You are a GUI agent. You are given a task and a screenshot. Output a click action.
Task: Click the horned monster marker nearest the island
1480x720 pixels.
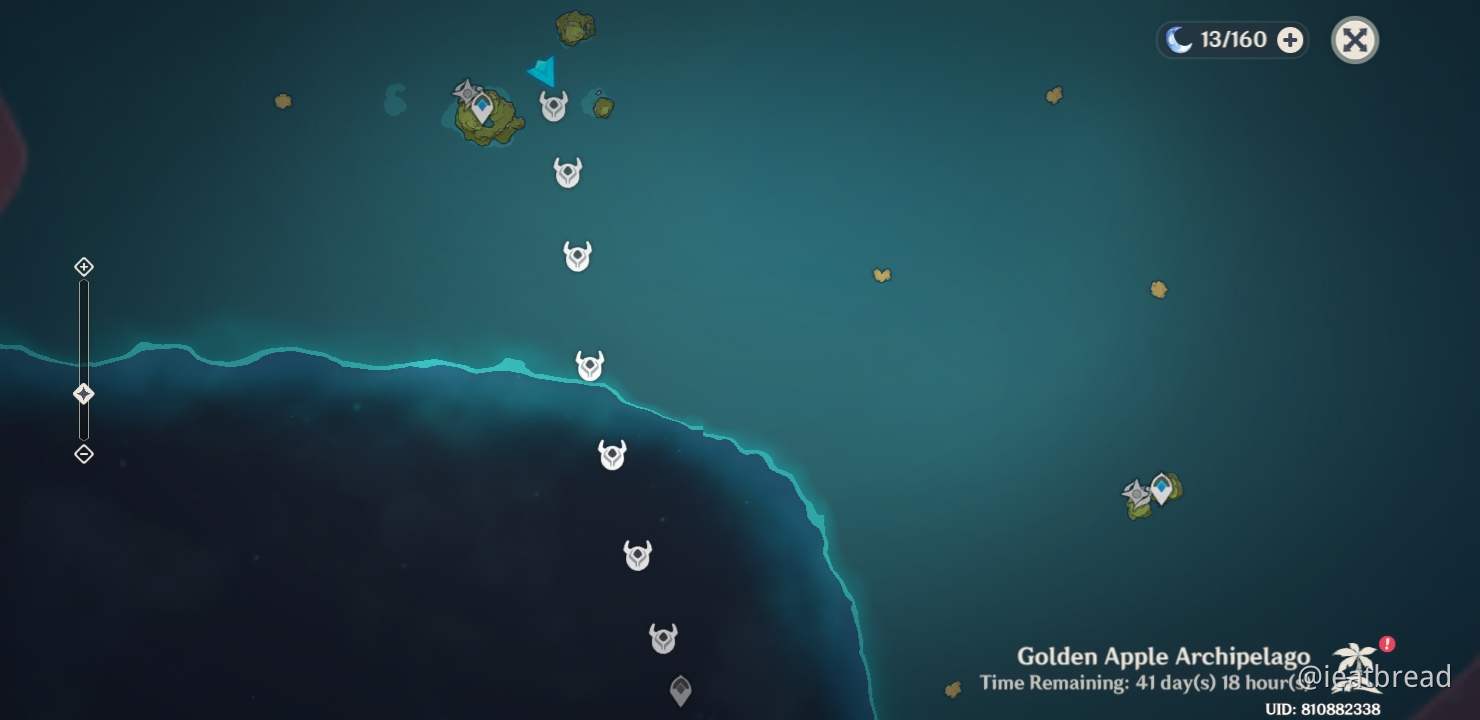(x=551, y=105)
